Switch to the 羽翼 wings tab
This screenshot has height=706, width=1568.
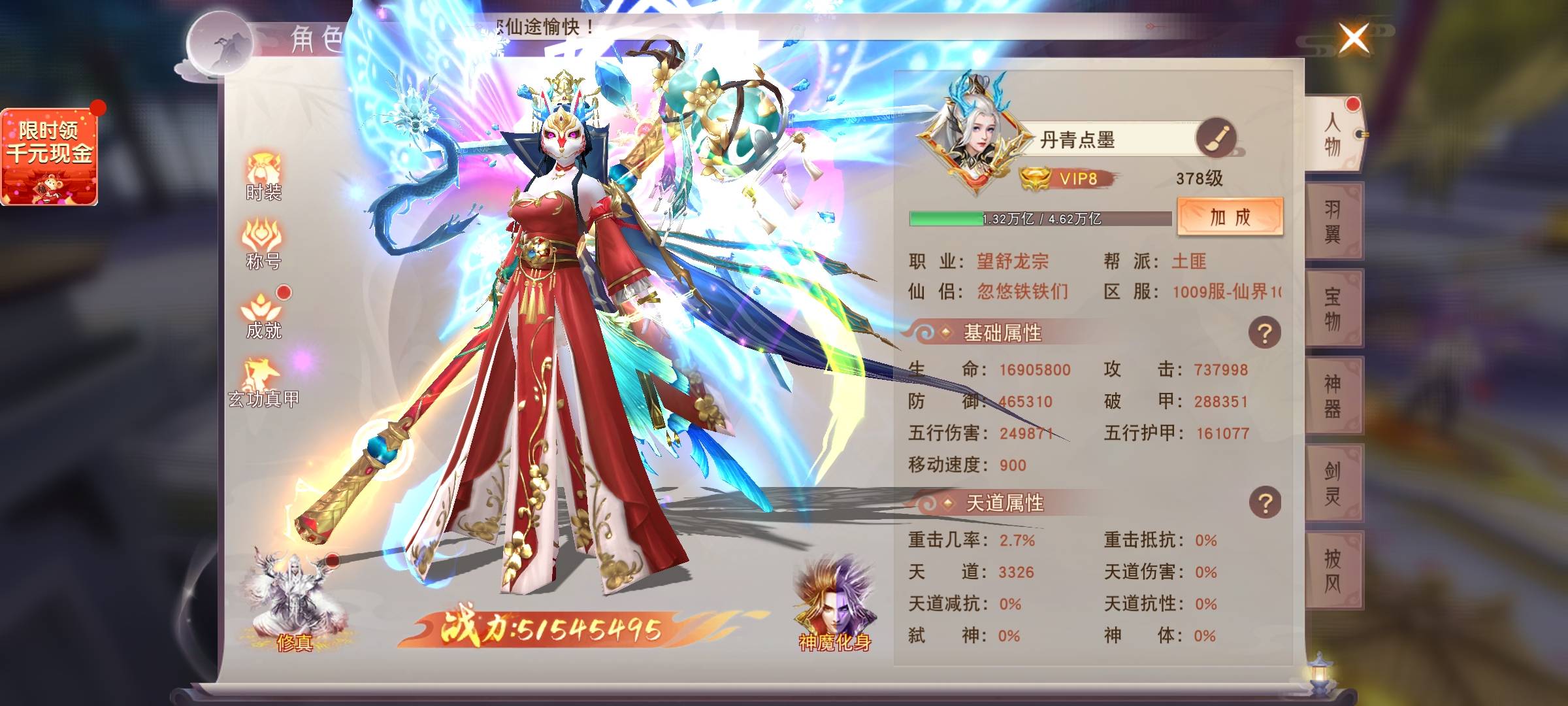click(1333, 221)
